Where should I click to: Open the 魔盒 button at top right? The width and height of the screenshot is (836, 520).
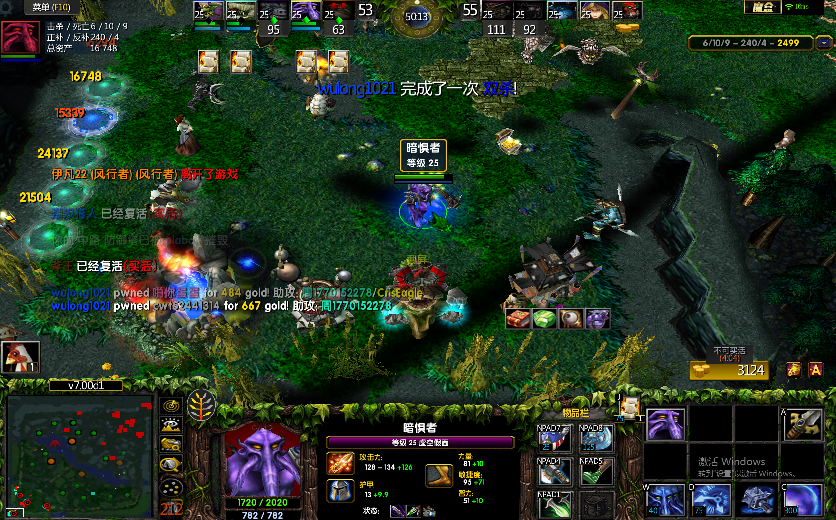pos(763,7)
